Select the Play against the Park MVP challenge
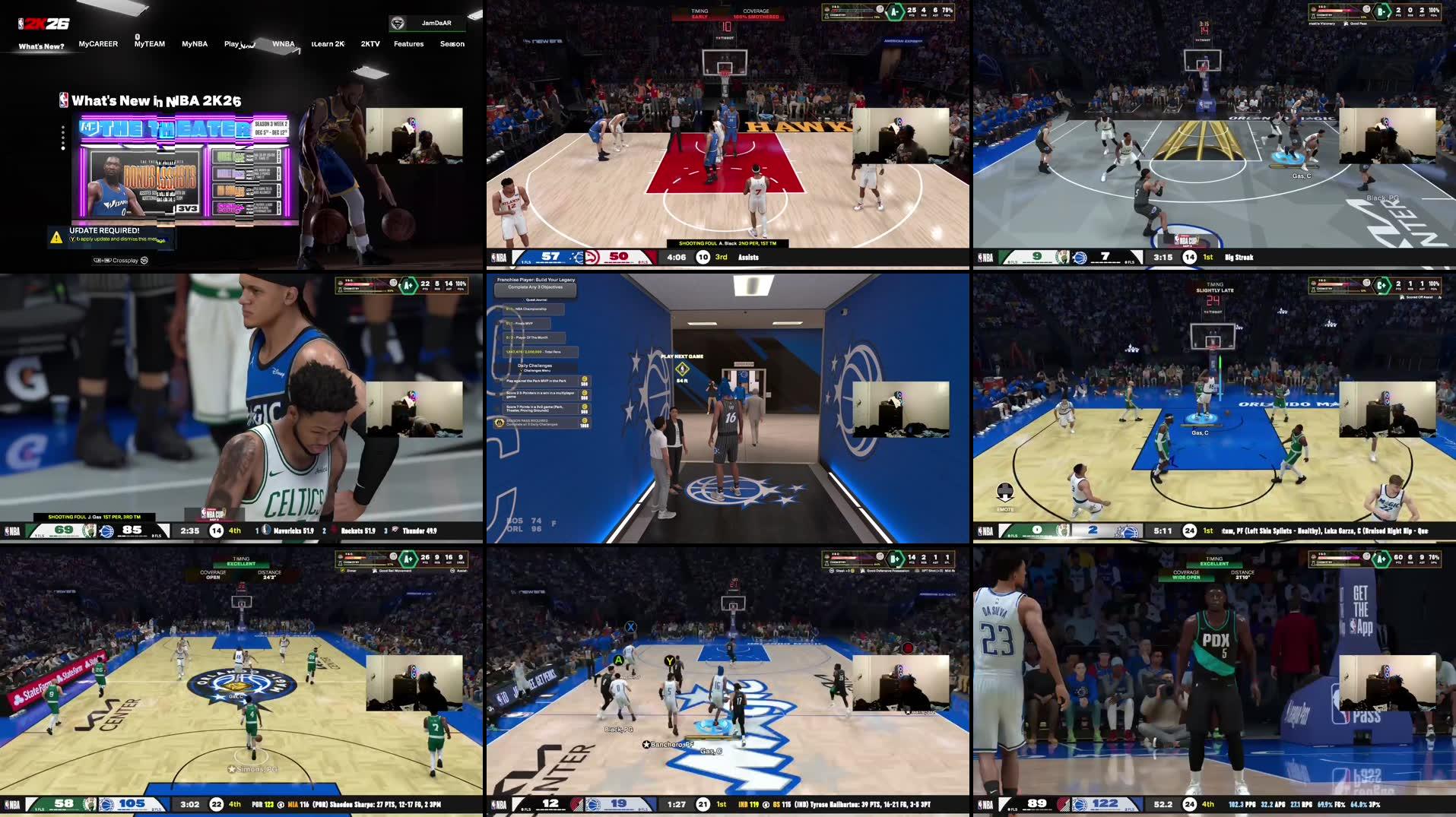This screenshot has width=1456, height=817. click(536, 381)
